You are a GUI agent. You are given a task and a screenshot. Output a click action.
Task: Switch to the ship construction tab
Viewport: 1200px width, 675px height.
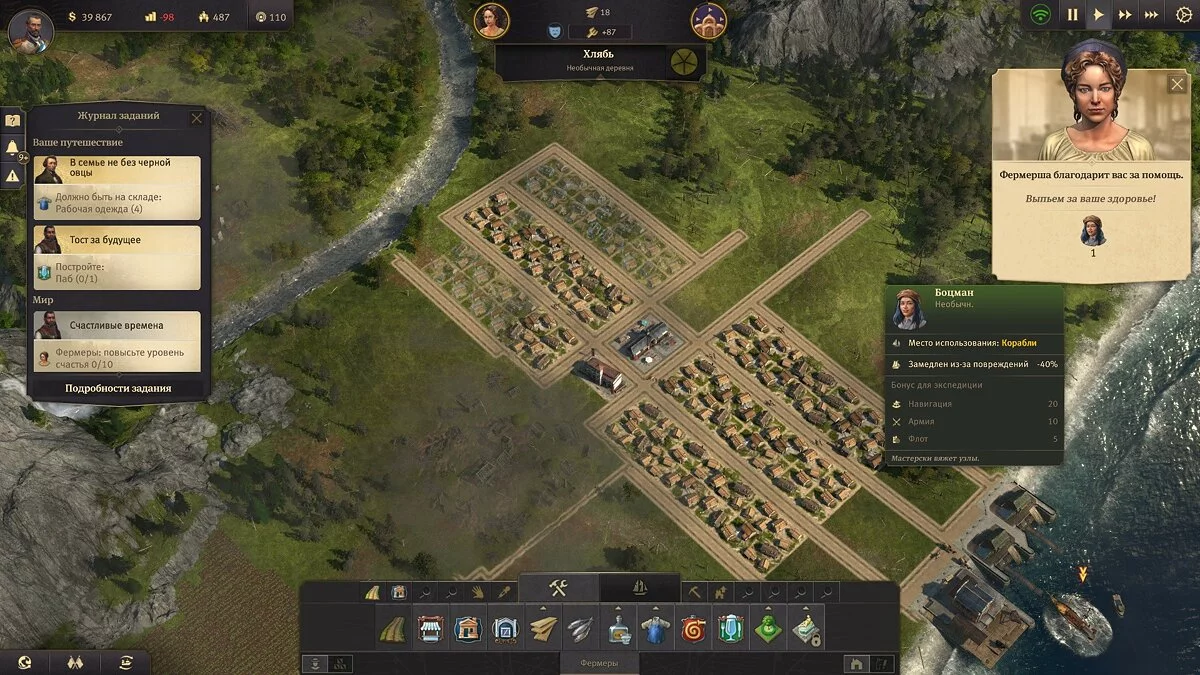pos(639,588)
